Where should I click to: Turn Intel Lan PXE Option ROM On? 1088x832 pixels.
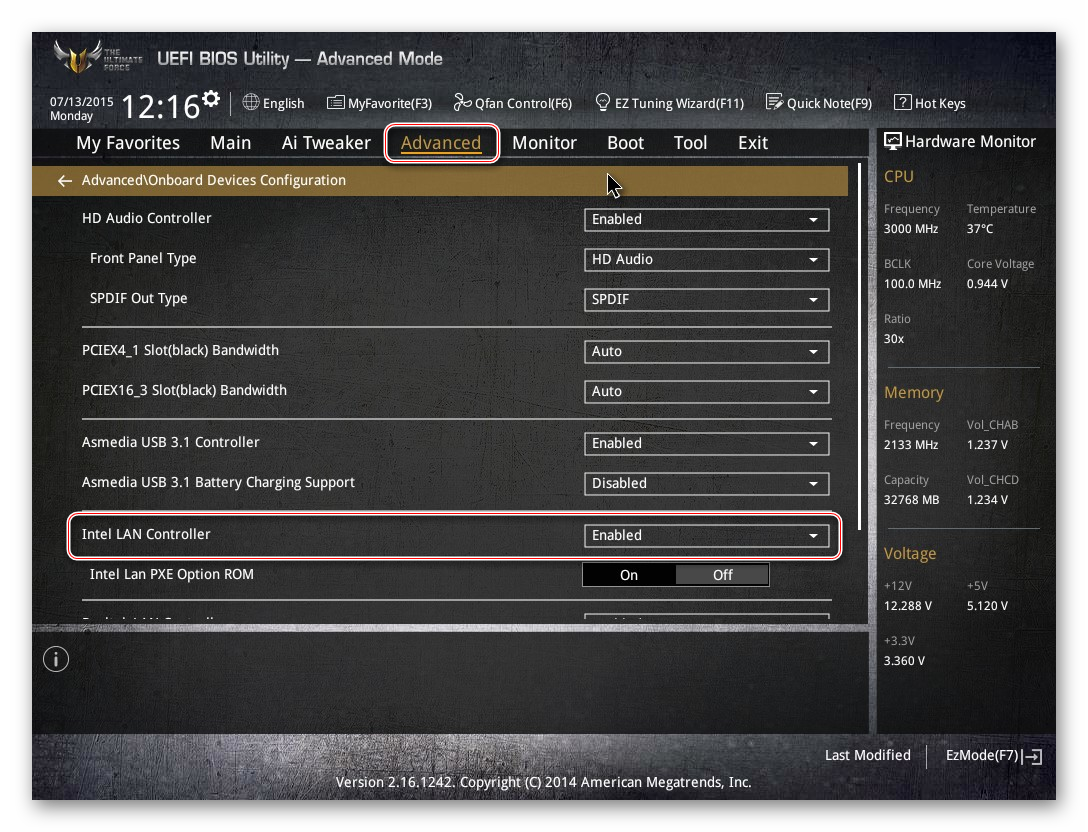point(629,575)
